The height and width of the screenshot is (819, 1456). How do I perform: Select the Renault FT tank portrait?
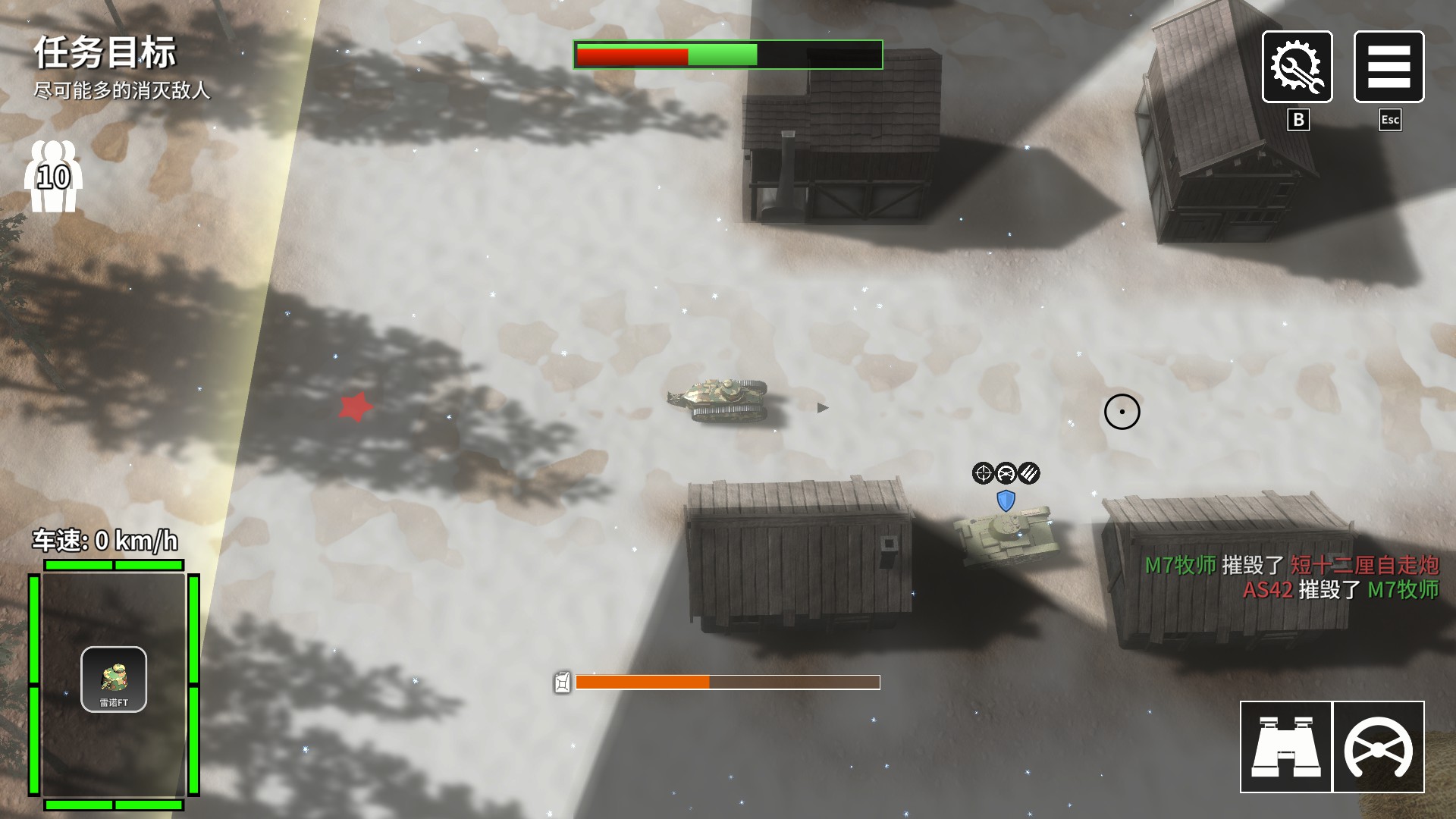point(114,679)
